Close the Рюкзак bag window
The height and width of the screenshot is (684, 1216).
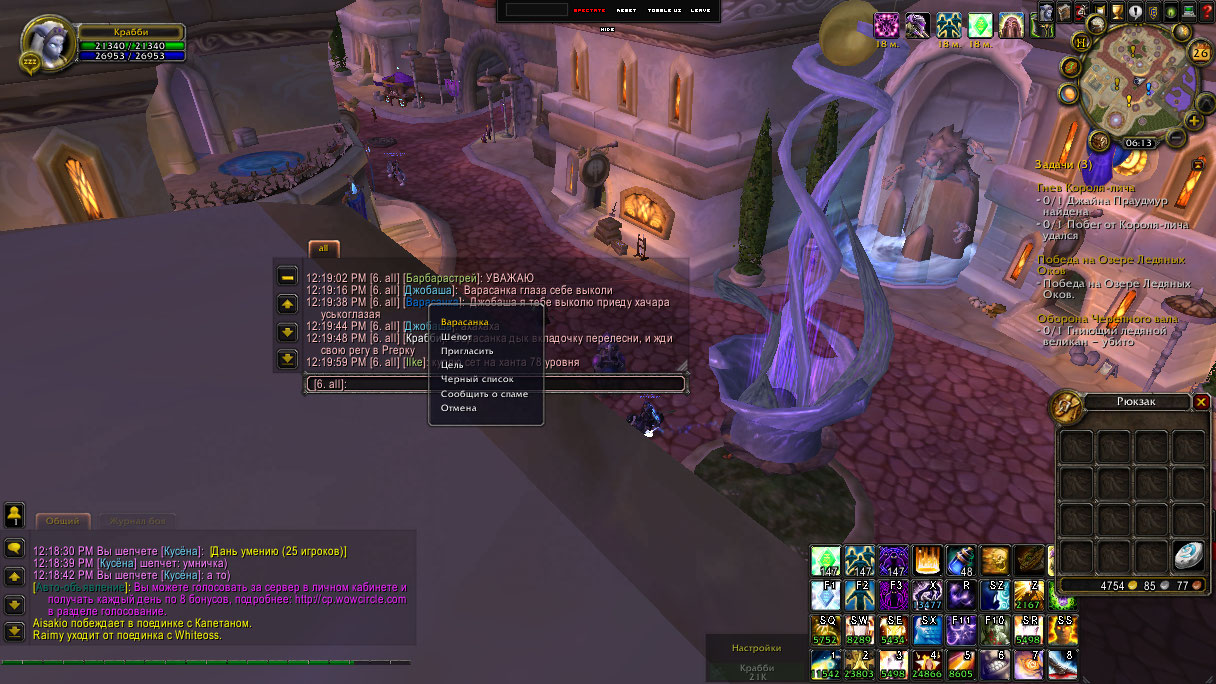click(x=1201, y=401)
